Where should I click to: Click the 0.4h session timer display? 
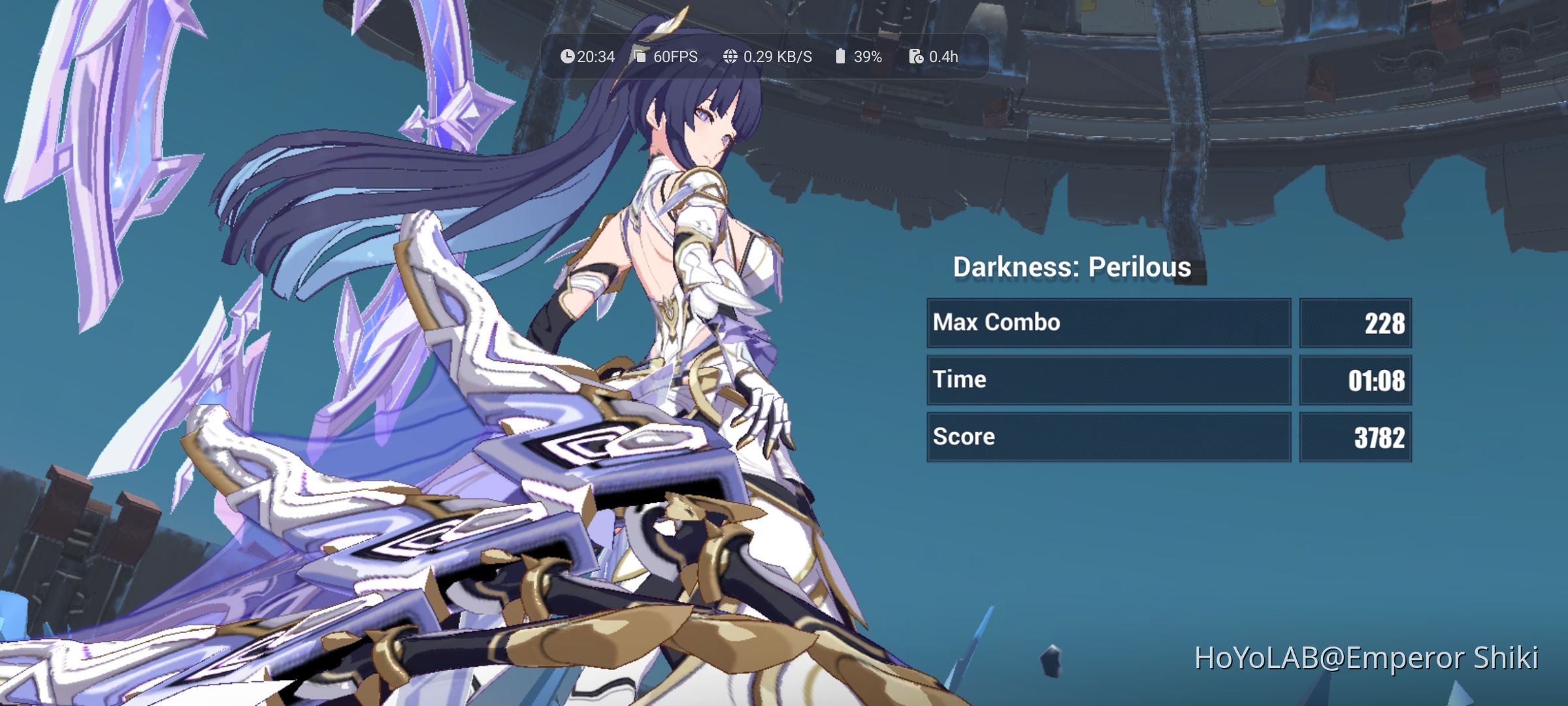(944, 56)
